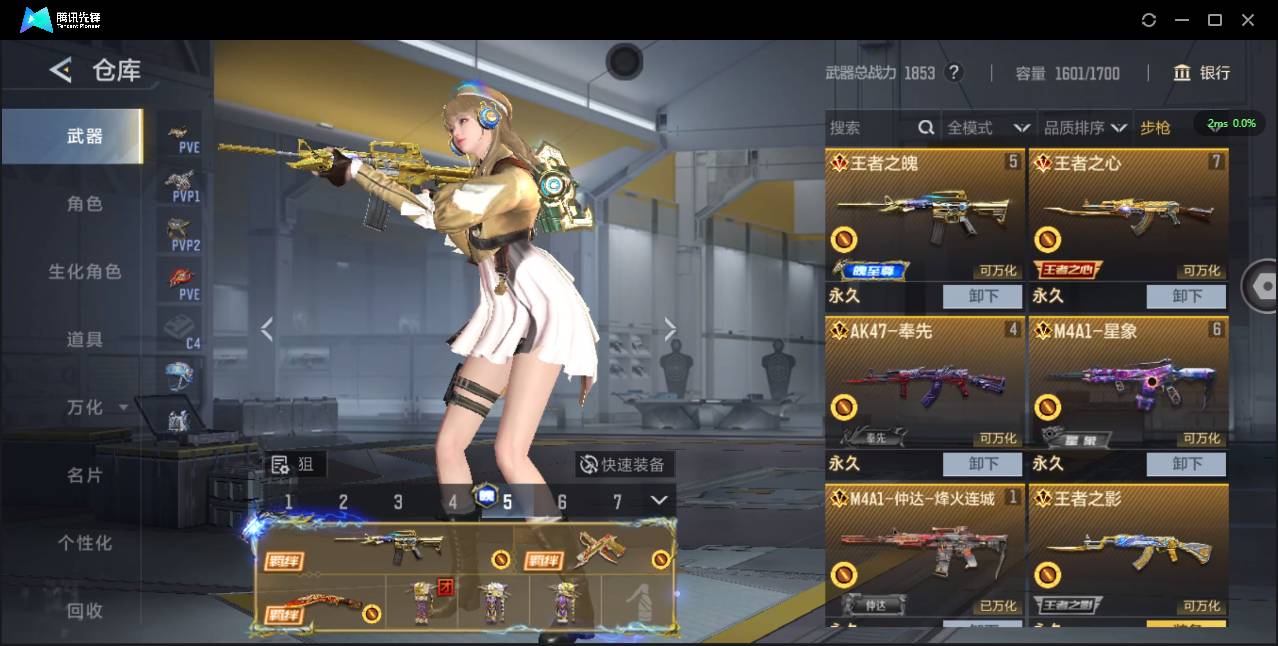Open the 全模式 mode dropdown
This screenshot has width=1278, height=646.
(988, 128)
